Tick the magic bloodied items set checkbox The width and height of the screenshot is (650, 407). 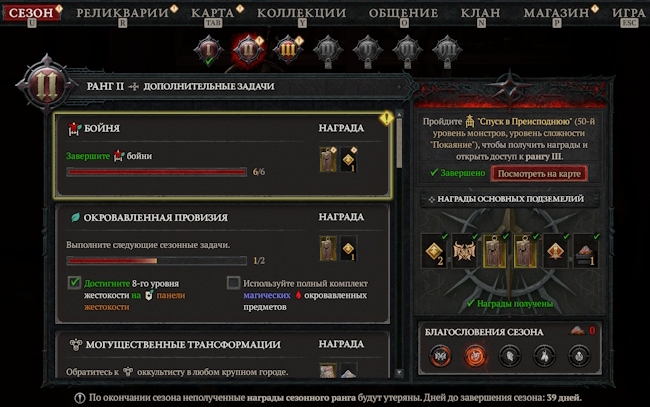click(234, 283)
